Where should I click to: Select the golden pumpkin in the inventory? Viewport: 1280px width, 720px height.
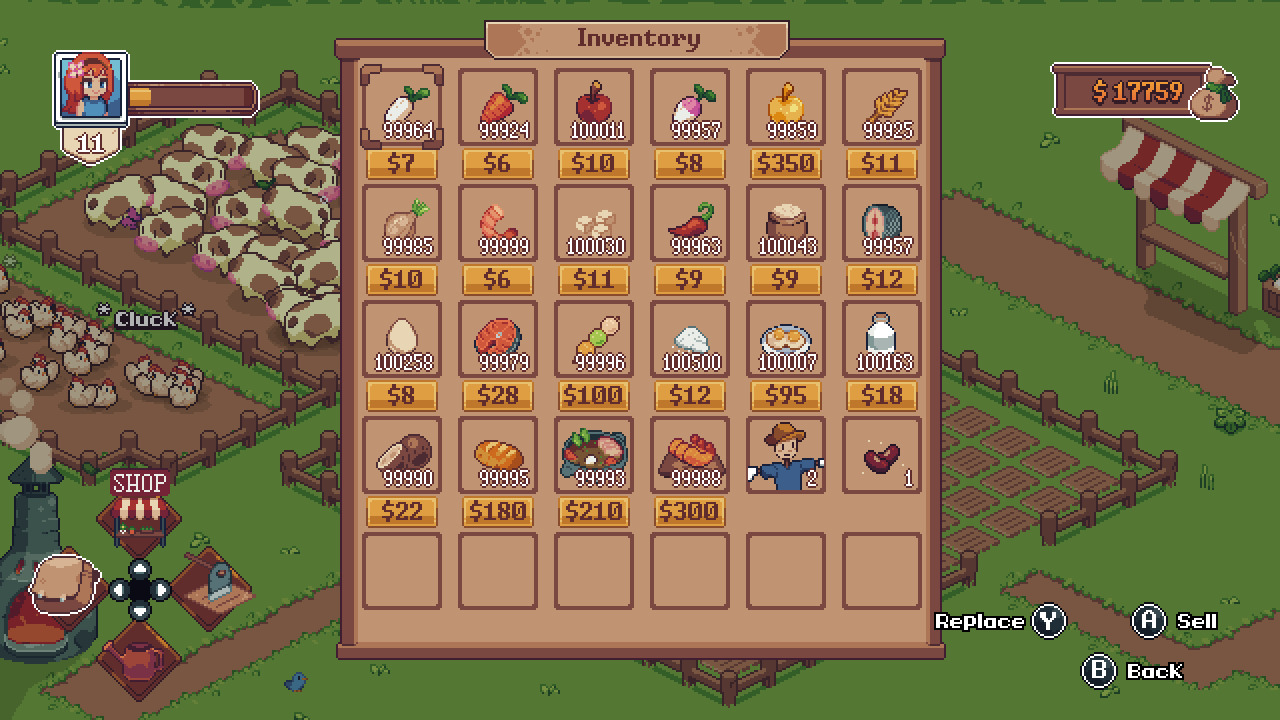(786, 105)
